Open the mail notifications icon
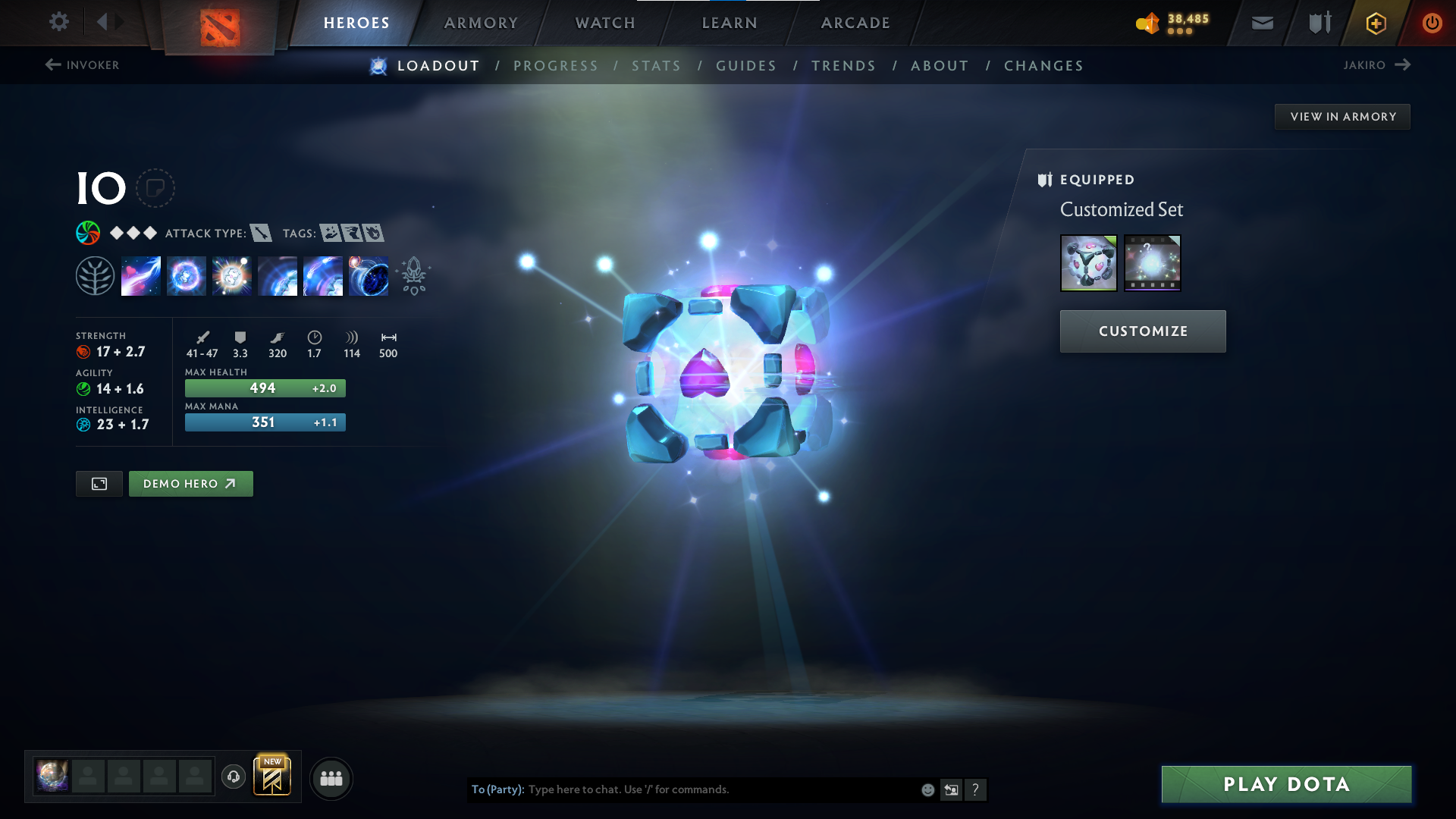1456x819 pixels. (x=1262, y=23)
